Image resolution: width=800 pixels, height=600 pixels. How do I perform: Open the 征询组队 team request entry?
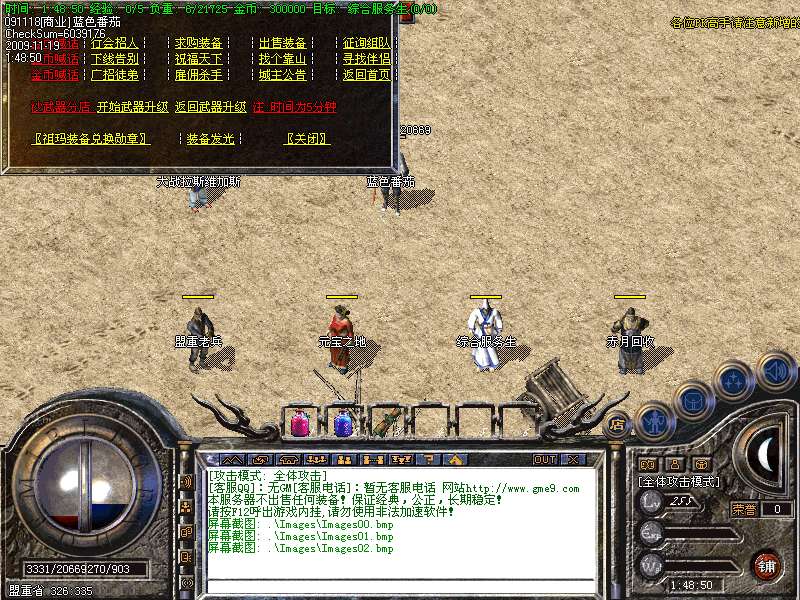pyautogui.click(x=367, y=44)
